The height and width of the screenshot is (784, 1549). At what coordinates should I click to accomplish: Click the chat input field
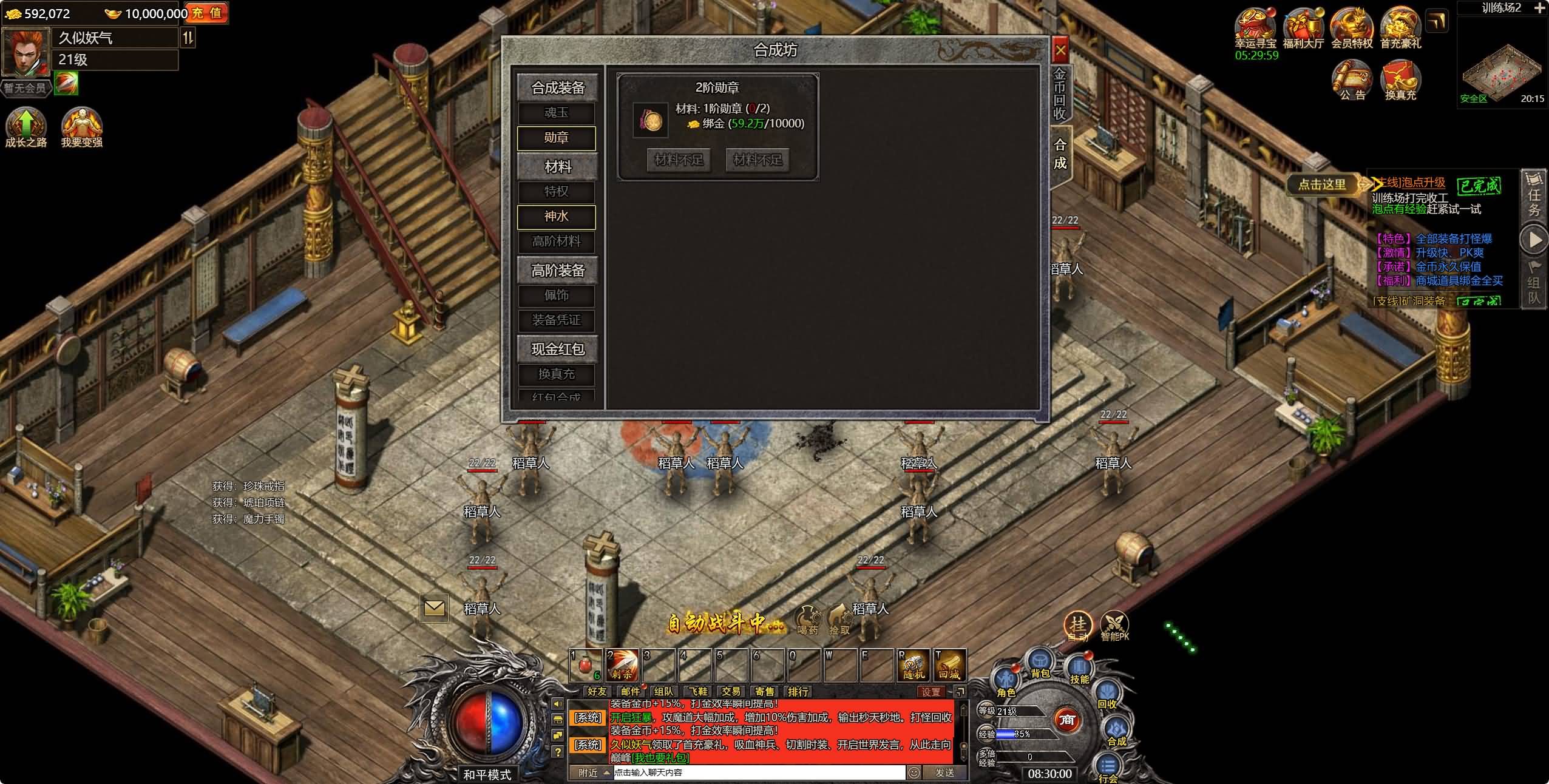759,772
